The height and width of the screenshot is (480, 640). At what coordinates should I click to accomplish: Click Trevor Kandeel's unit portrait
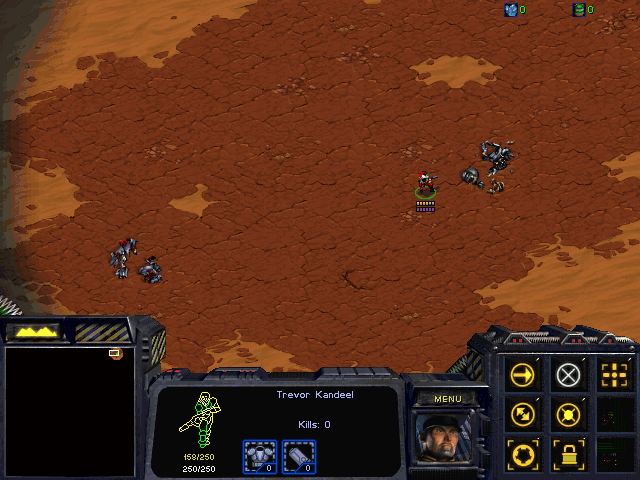coord(447,437)
